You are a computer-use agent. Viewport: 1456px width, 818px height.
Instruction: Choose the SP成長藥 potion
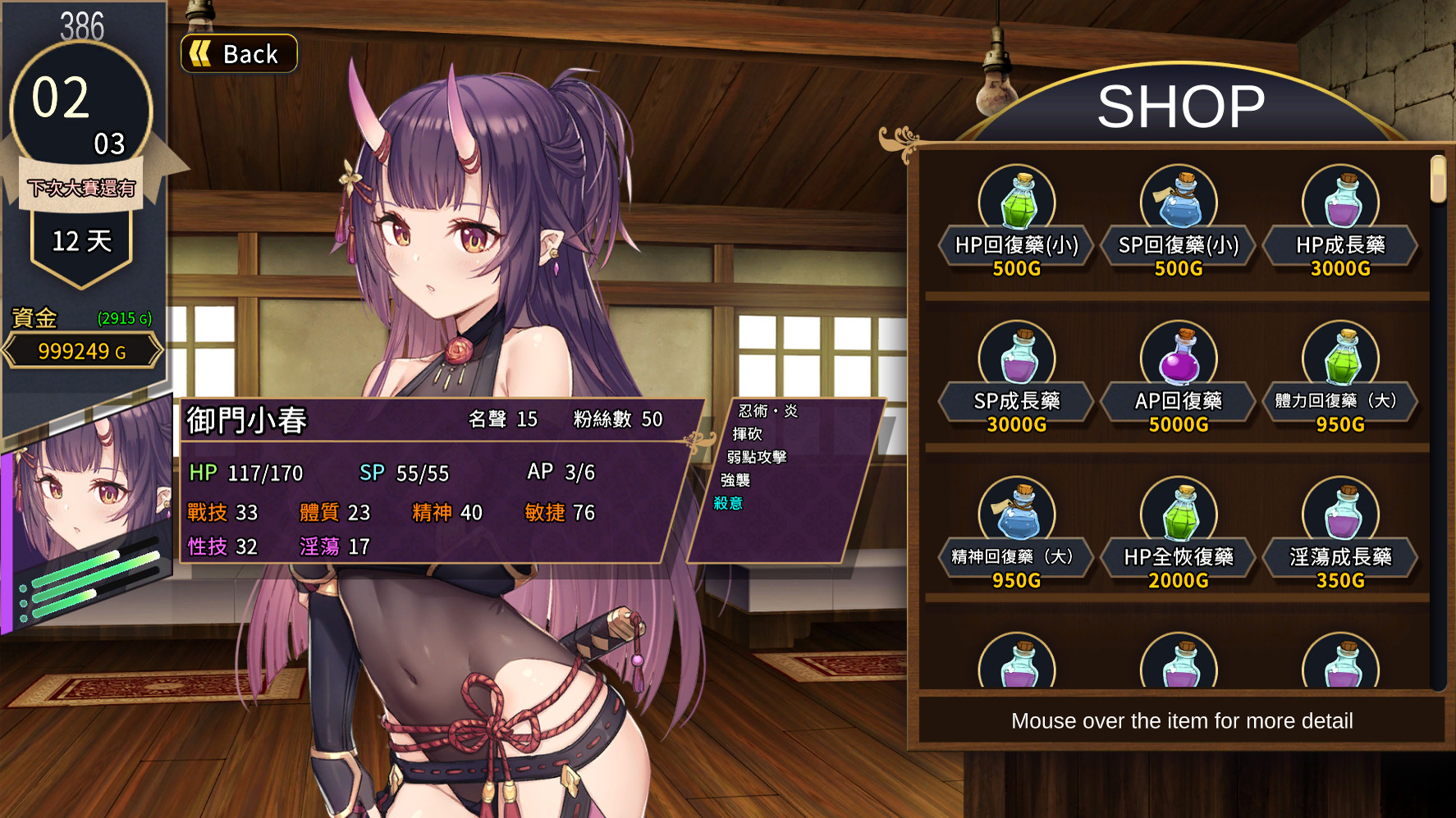1016,377
